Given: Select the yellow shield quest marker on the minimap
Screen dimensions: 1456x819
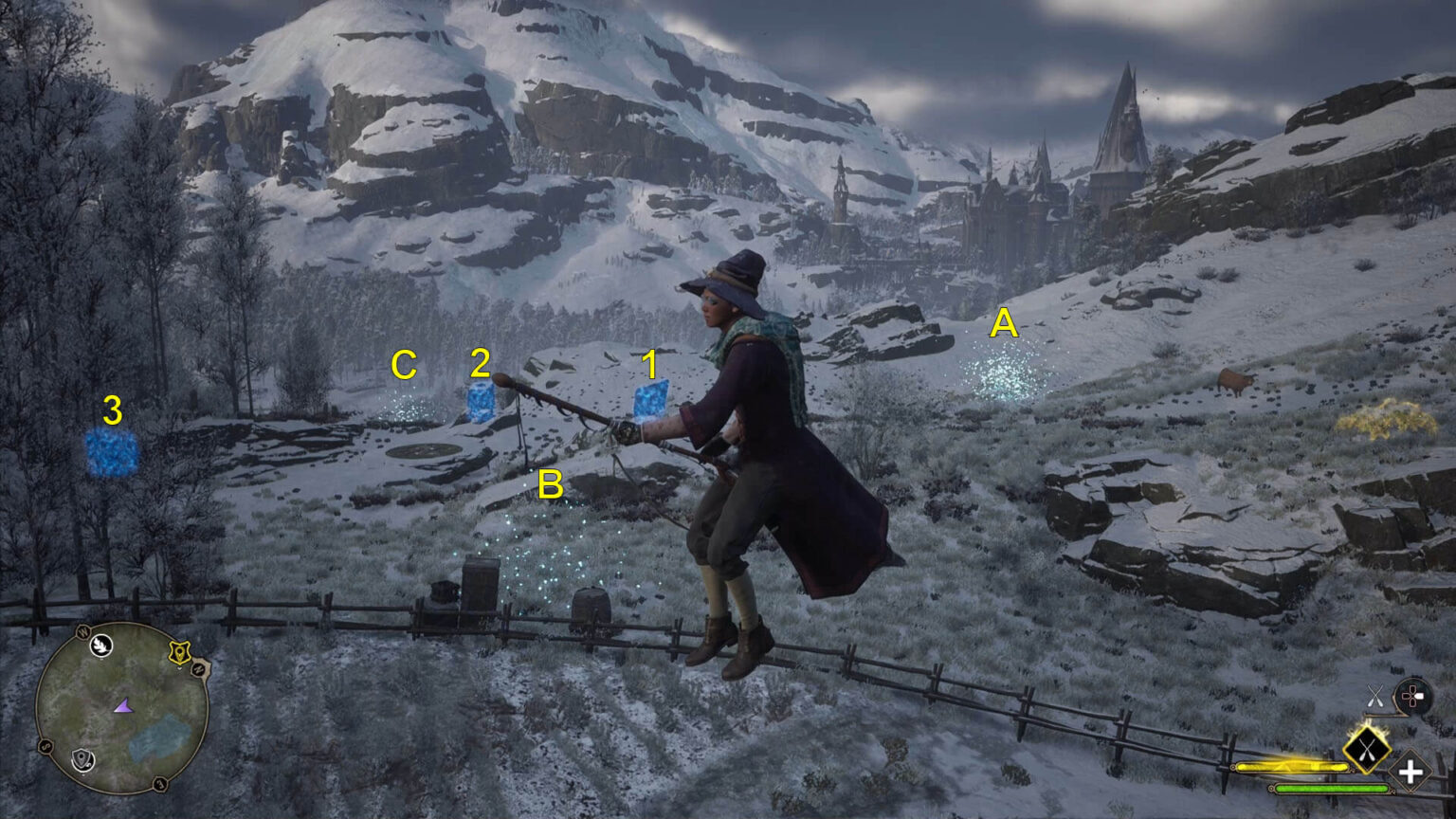Looking at the screenshot, I should [x=179, y=652].
